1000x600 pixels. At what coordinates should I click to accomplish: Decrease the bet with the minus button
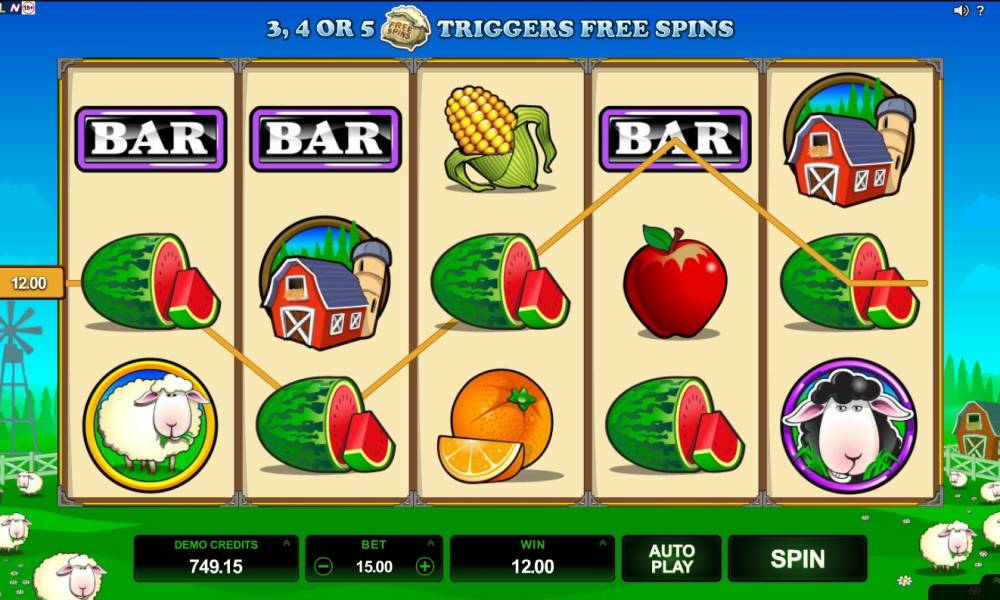(323, 566)
